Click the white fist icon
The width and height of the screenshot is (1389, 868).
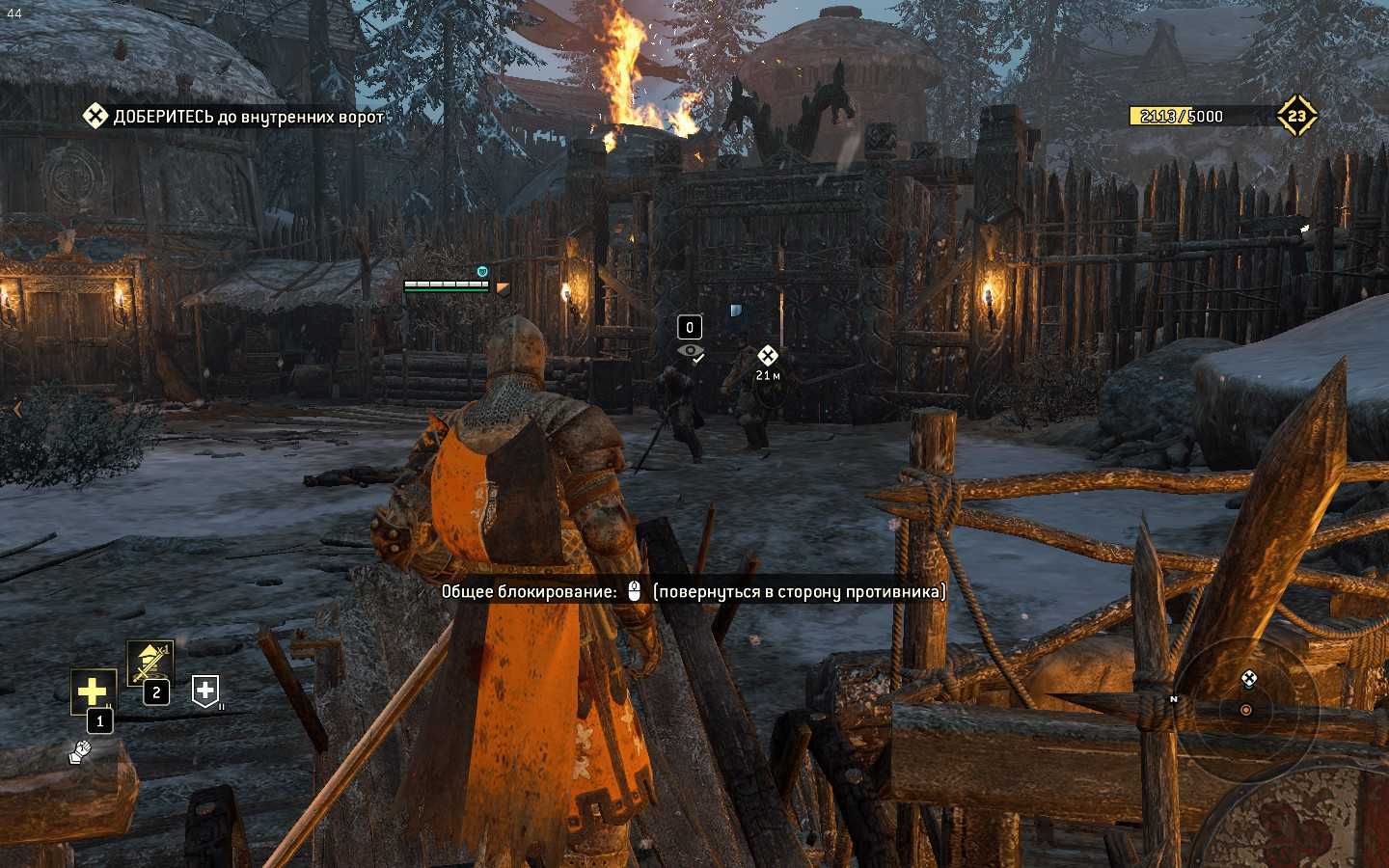pos(80,750)
